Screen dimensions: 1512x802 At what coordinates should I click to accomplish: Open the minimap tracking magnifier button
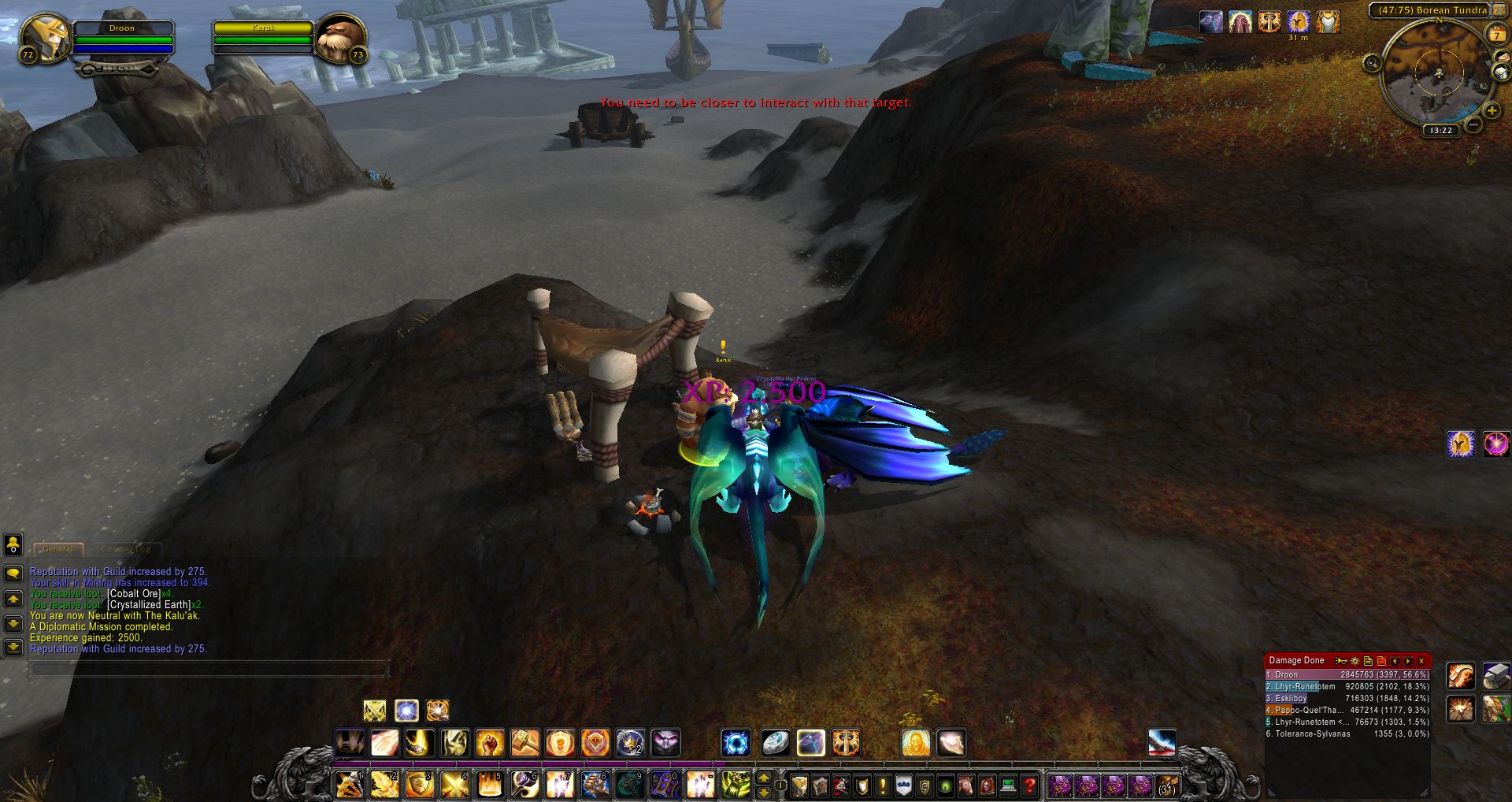1372,63
